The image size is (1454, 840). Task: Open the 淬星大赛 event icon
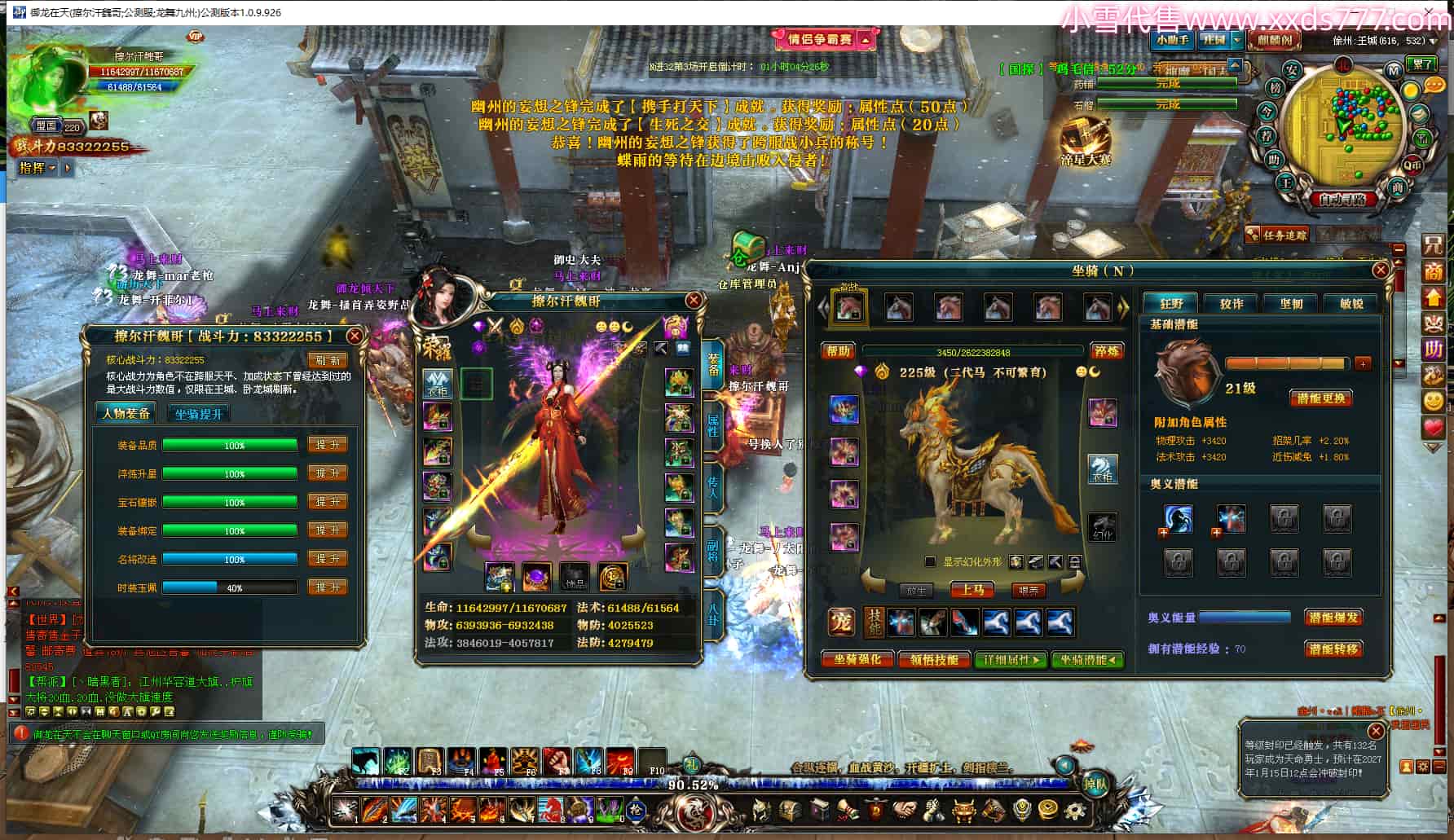coord(1086,143)
